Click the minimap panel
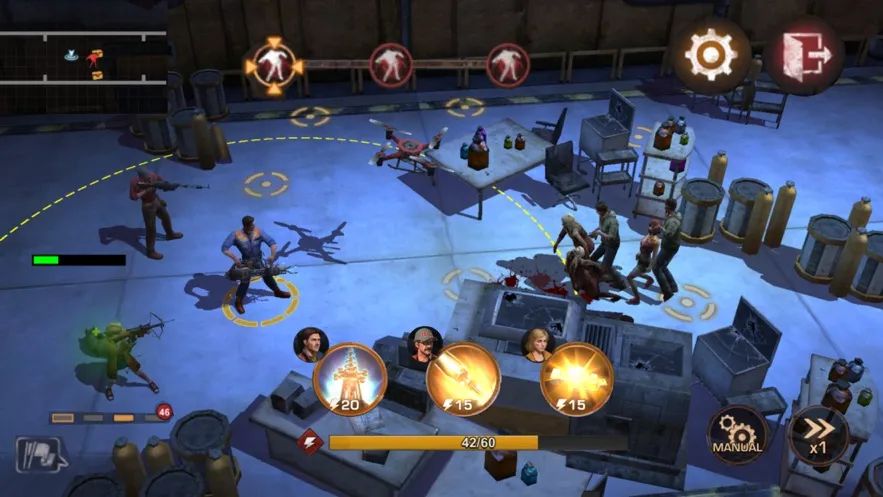The width and height of the screenshot is (883, 497). [x=83, y=58]
